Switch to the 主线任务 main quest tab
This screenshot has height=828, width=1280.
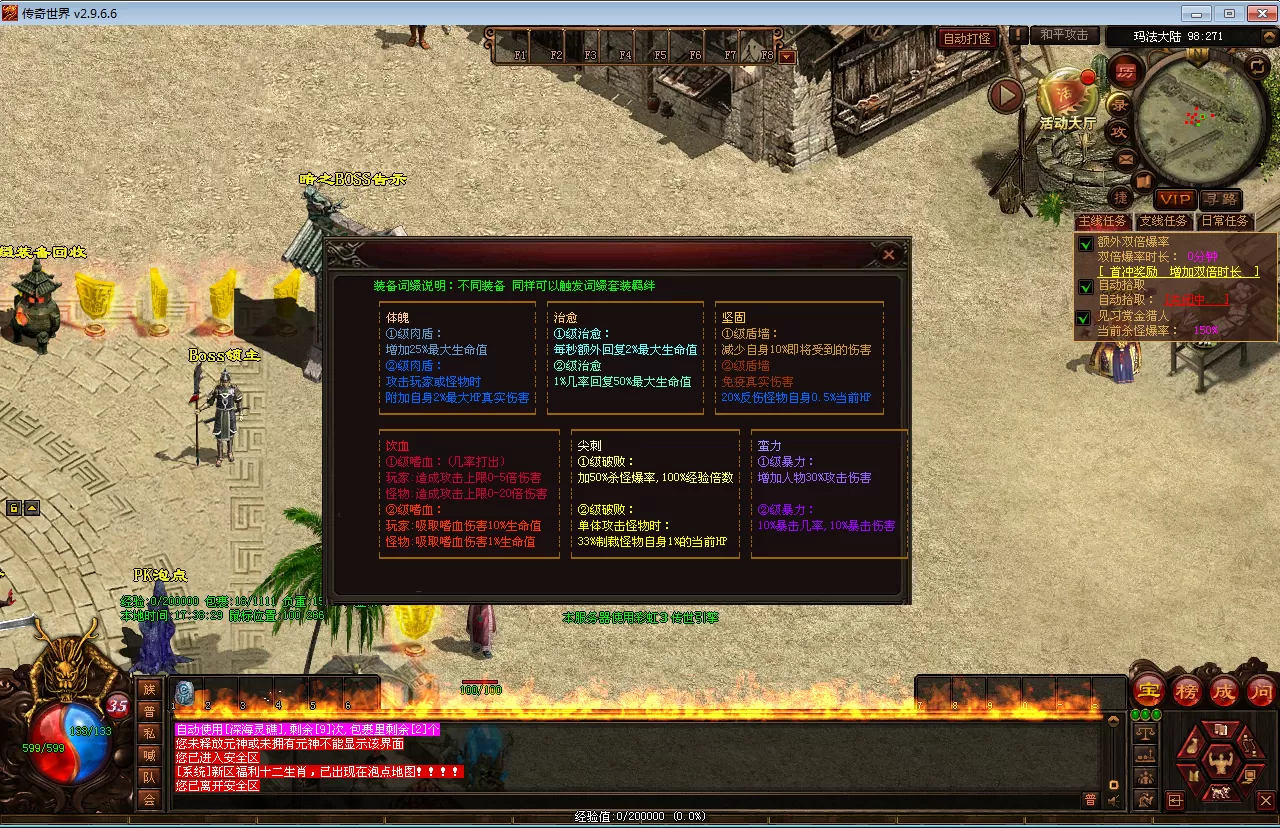coord(1102,221)
